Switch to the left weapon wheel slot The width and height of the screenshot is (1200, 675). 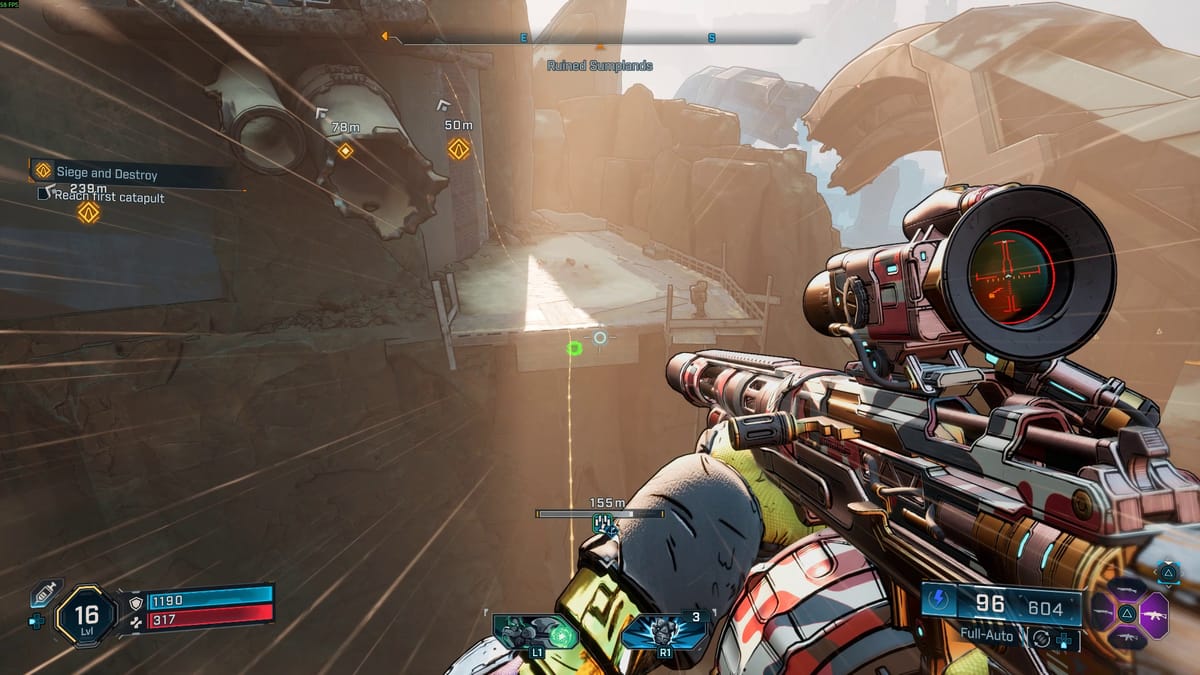[x=1102, y=610]
